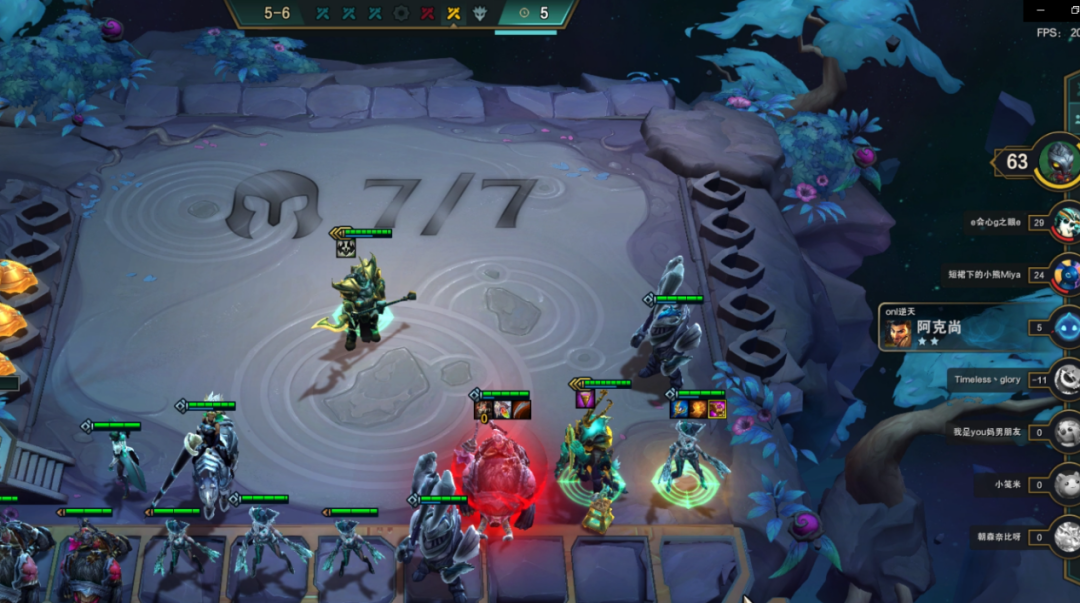Click the red crossed-swords lost round icon
Image resolution: width=1080 pixels, height=603 pixels.
(x=427, y=13)
